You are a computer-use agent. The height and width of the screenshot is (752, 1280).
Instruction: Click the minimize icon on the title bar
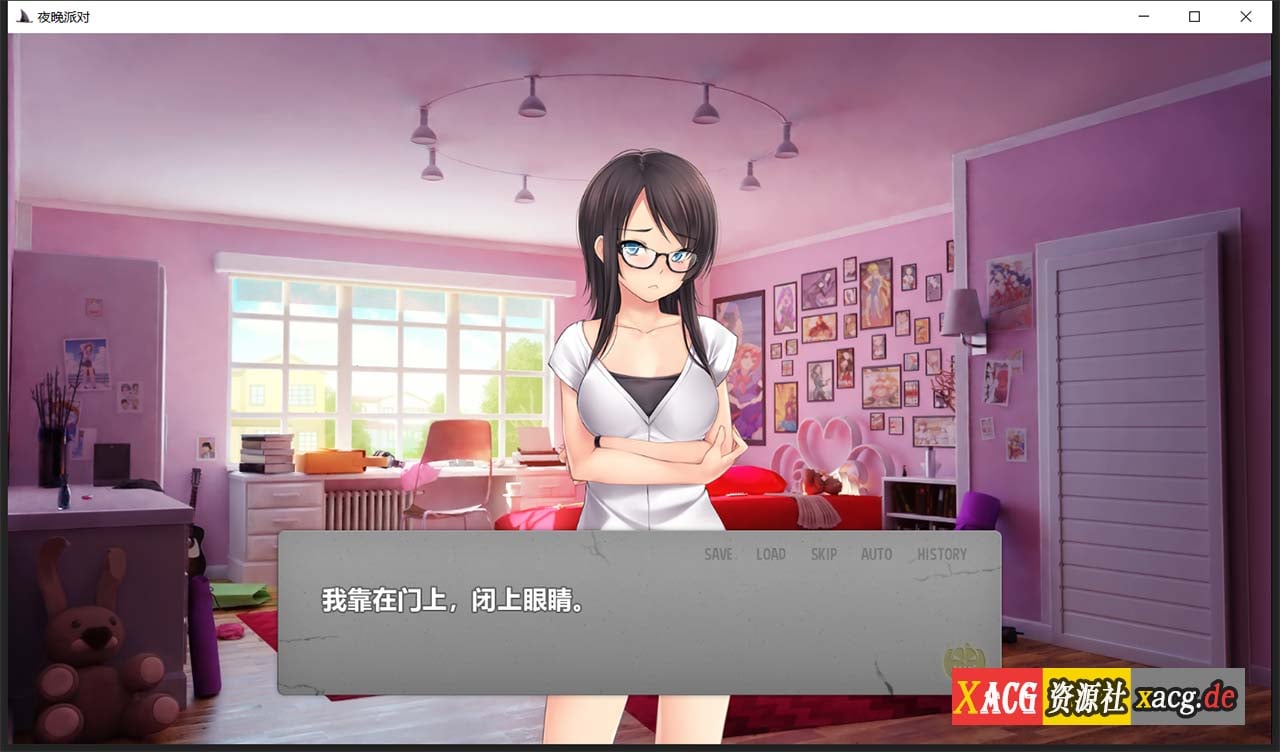coord(1142,16)
